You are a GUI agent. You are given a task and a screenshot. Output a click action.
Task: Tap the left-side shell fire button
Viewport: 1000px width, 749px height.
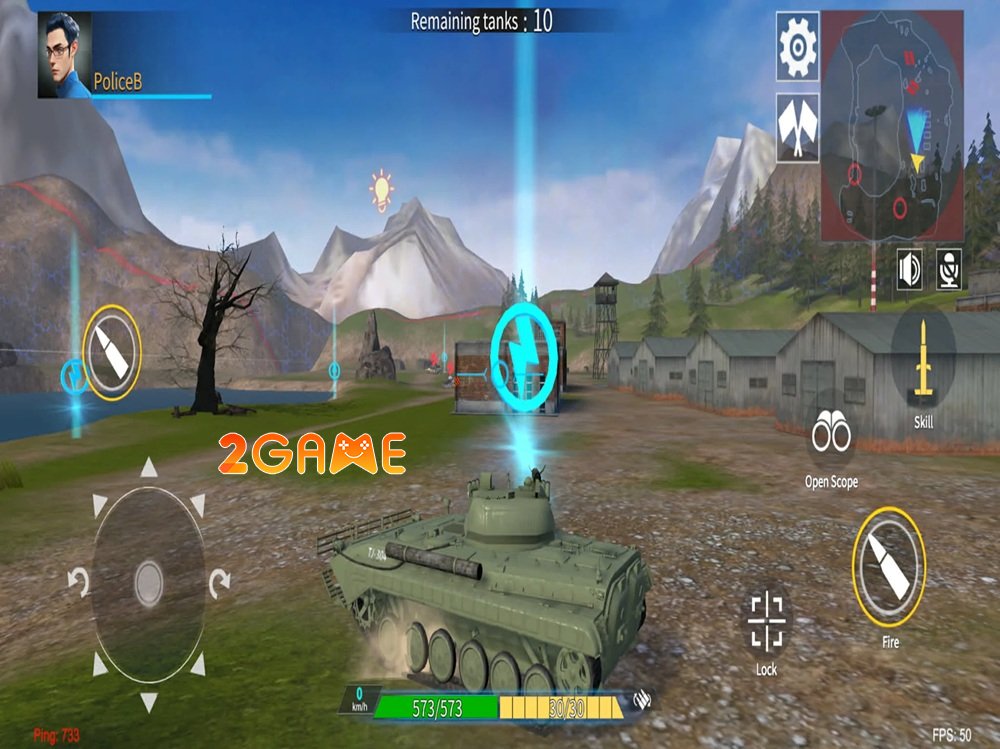111,352
